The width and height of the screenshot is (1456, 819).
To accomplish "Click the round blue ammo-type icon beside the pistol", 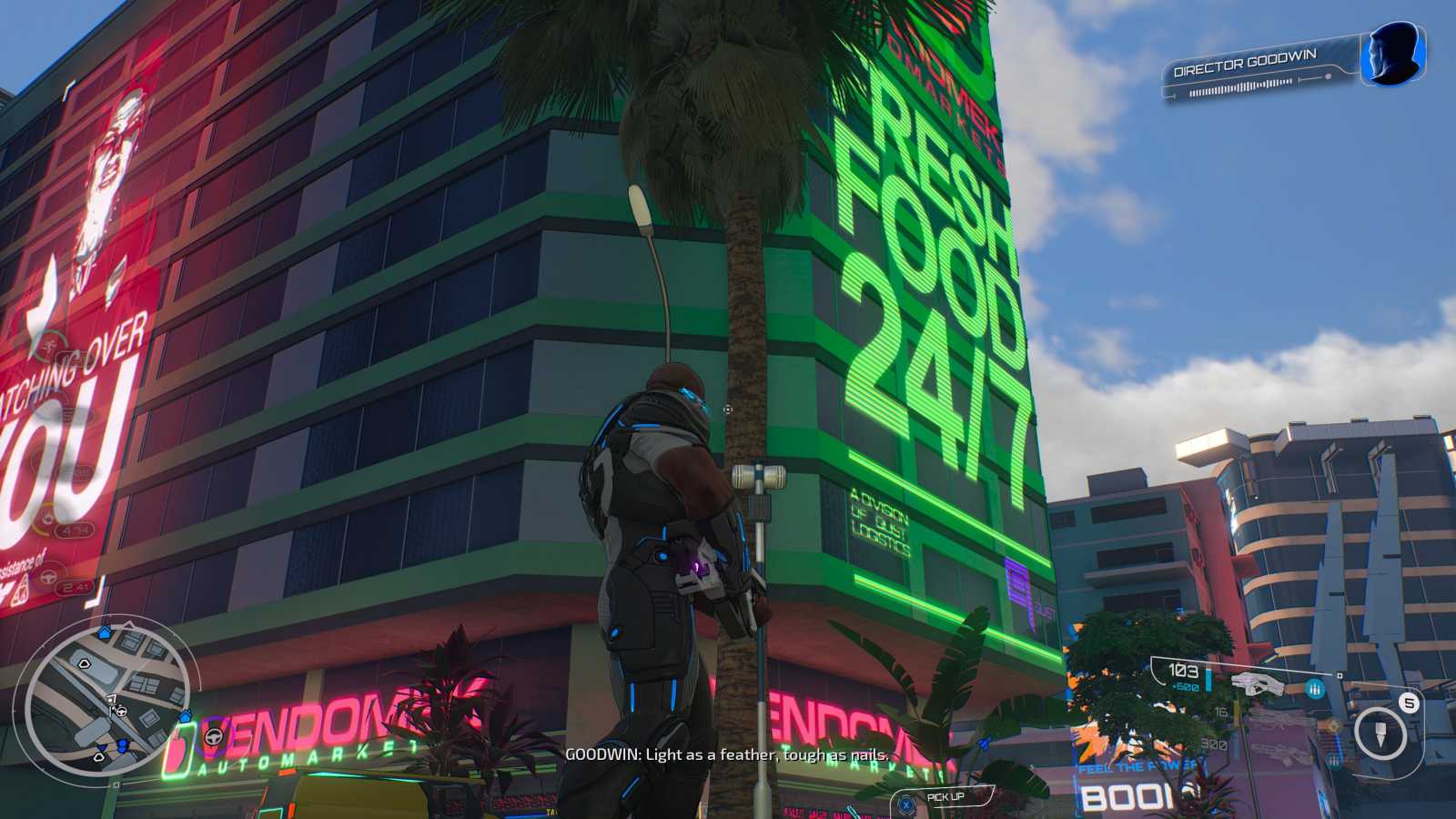I will point(1316,689).
